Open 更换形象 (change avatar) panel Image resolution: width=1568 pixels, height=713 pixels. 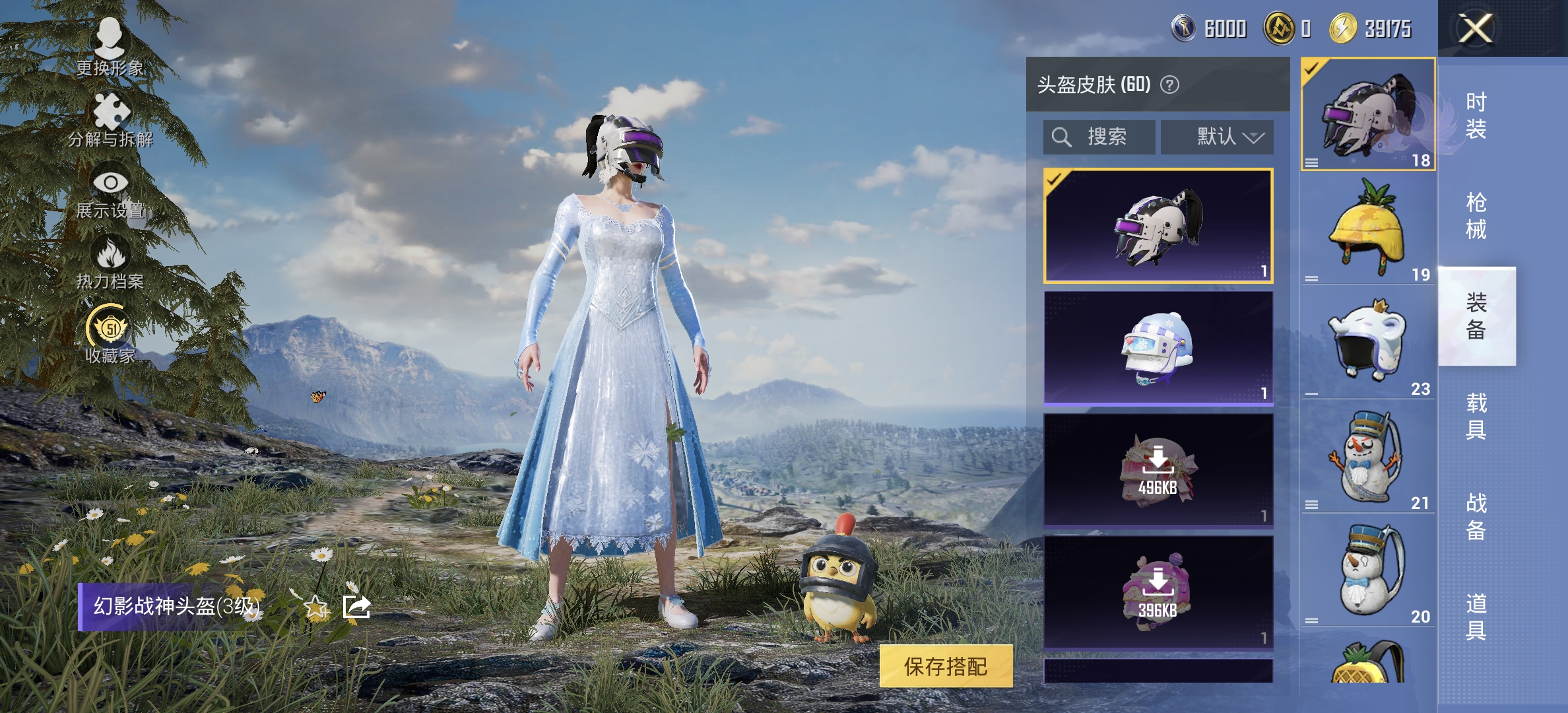pos(110,50)
